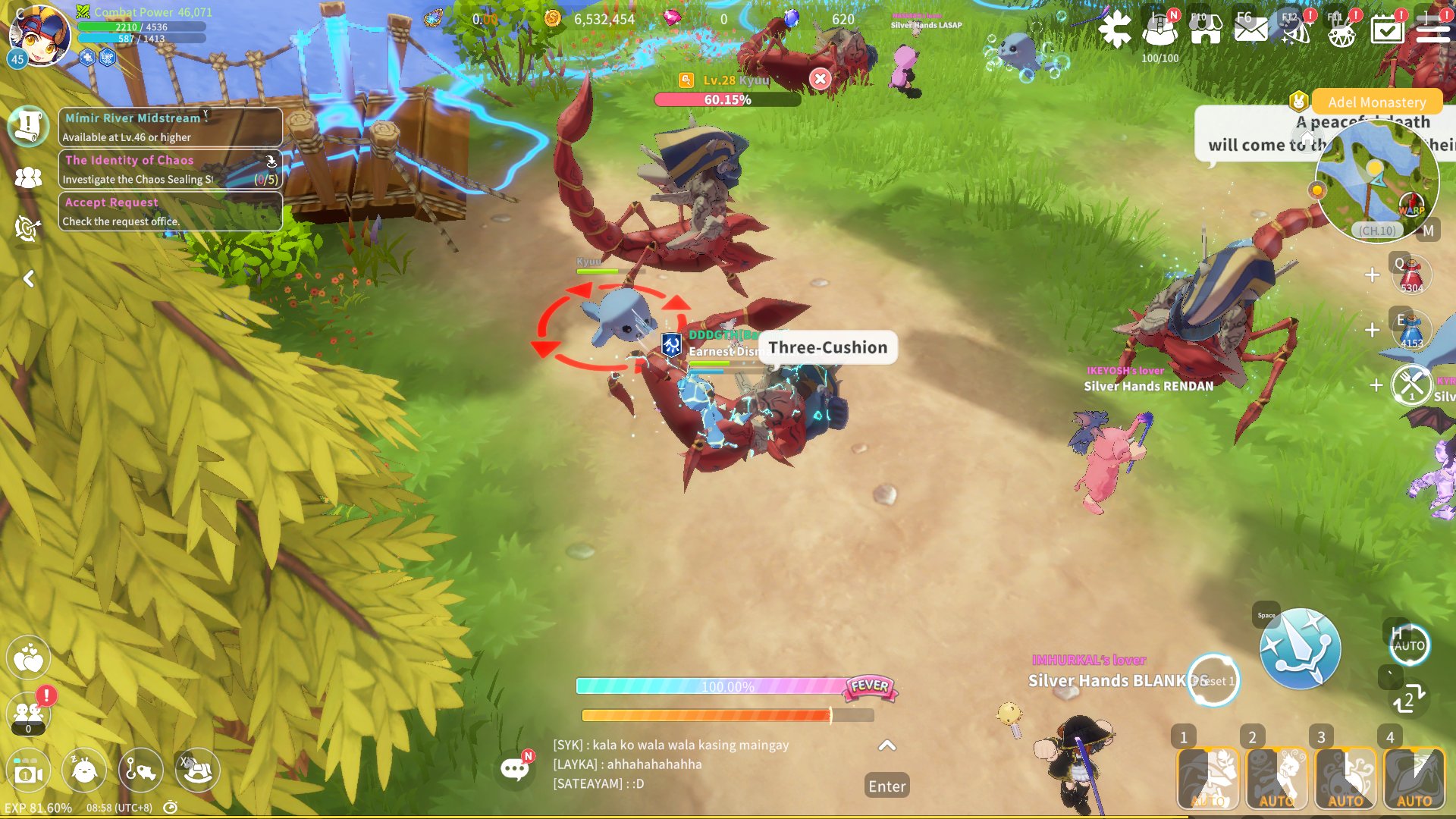Screen dimensions: 1456x819
Task: Open the mail envelope icon
Action: coord(1250,30)
